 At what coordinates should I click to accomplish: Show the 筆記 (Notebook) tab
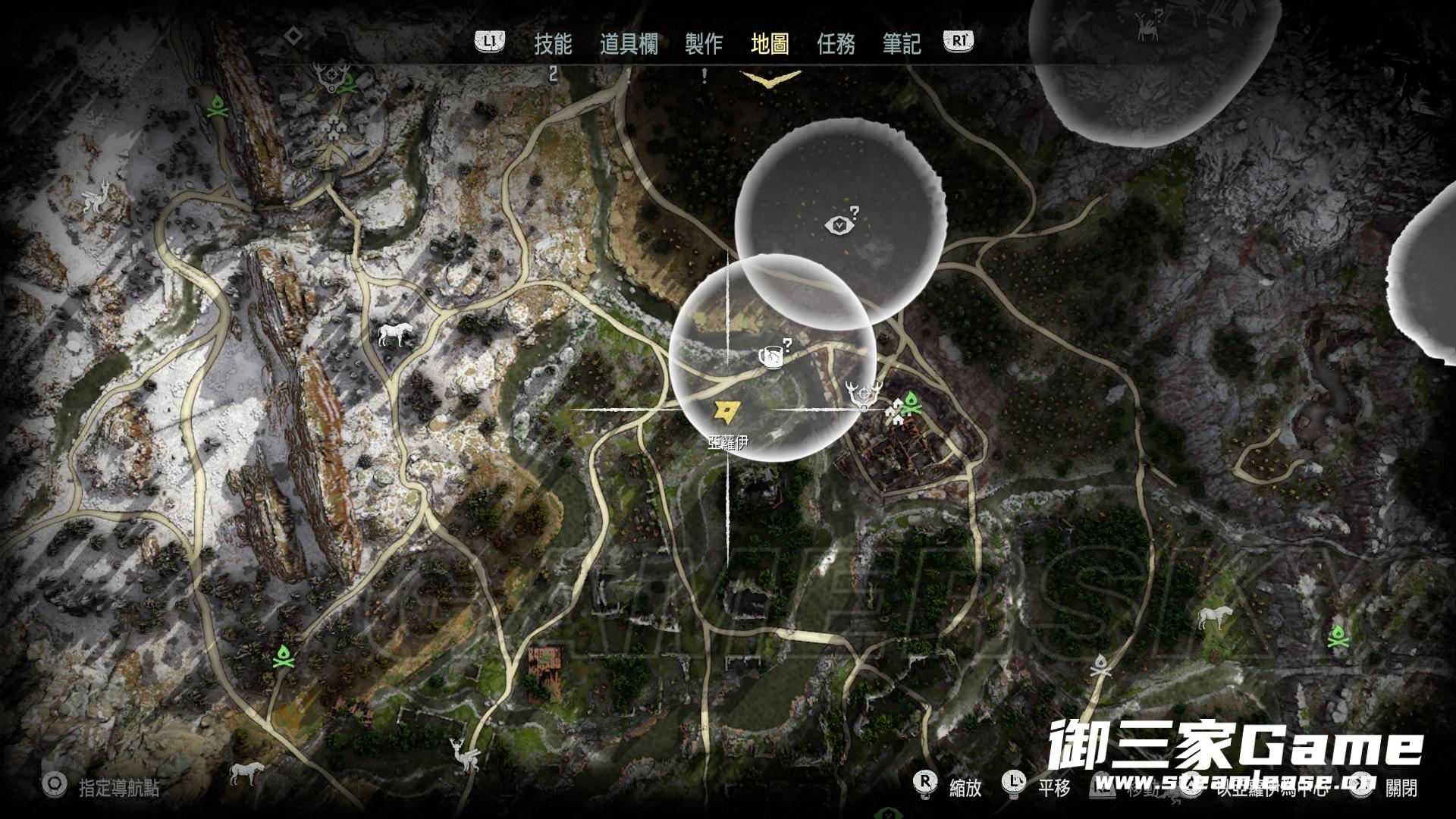(902, 44)
